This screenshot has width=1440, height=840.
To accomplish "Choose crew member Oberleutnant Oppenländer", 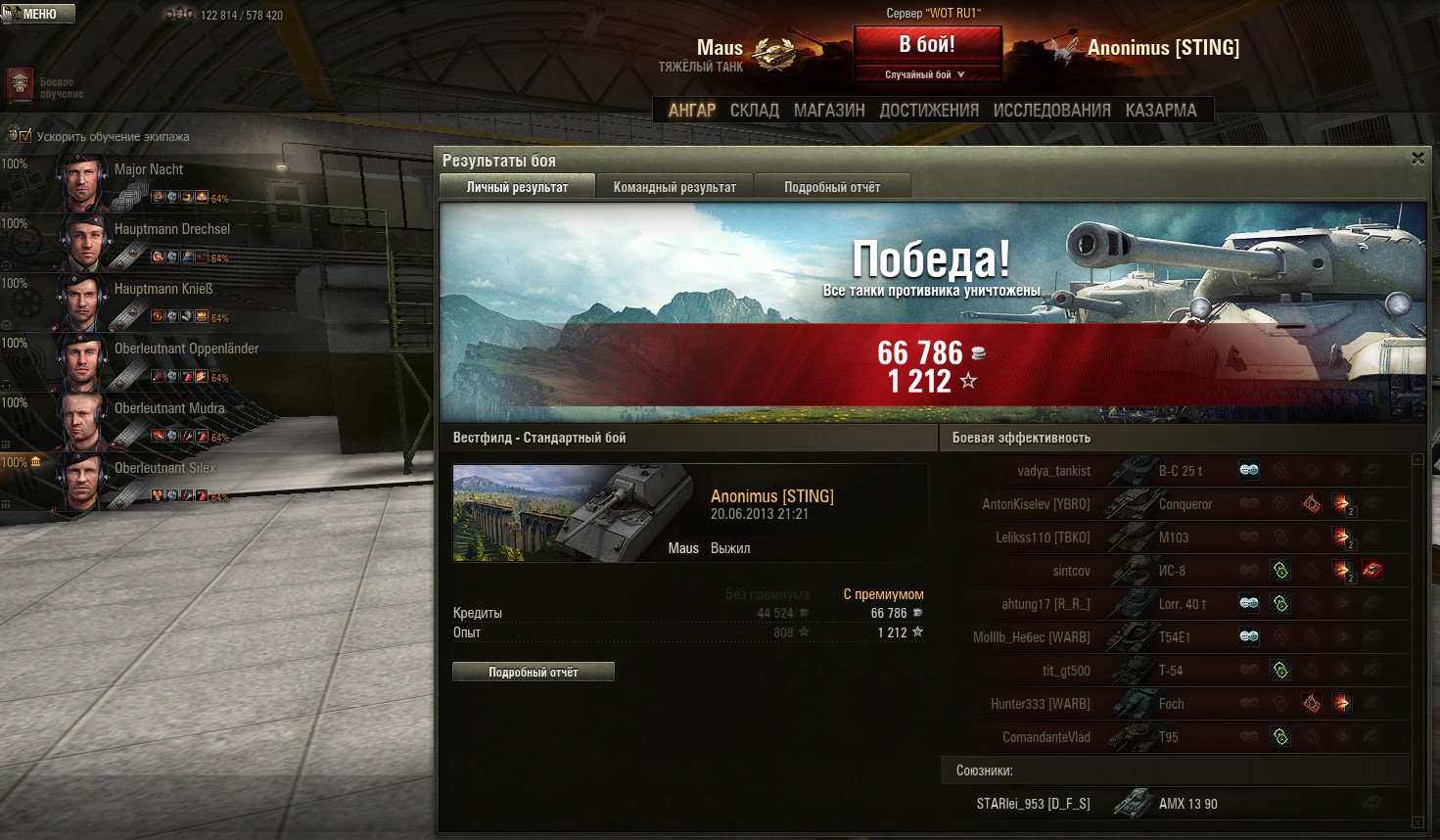I will [186, 349].
